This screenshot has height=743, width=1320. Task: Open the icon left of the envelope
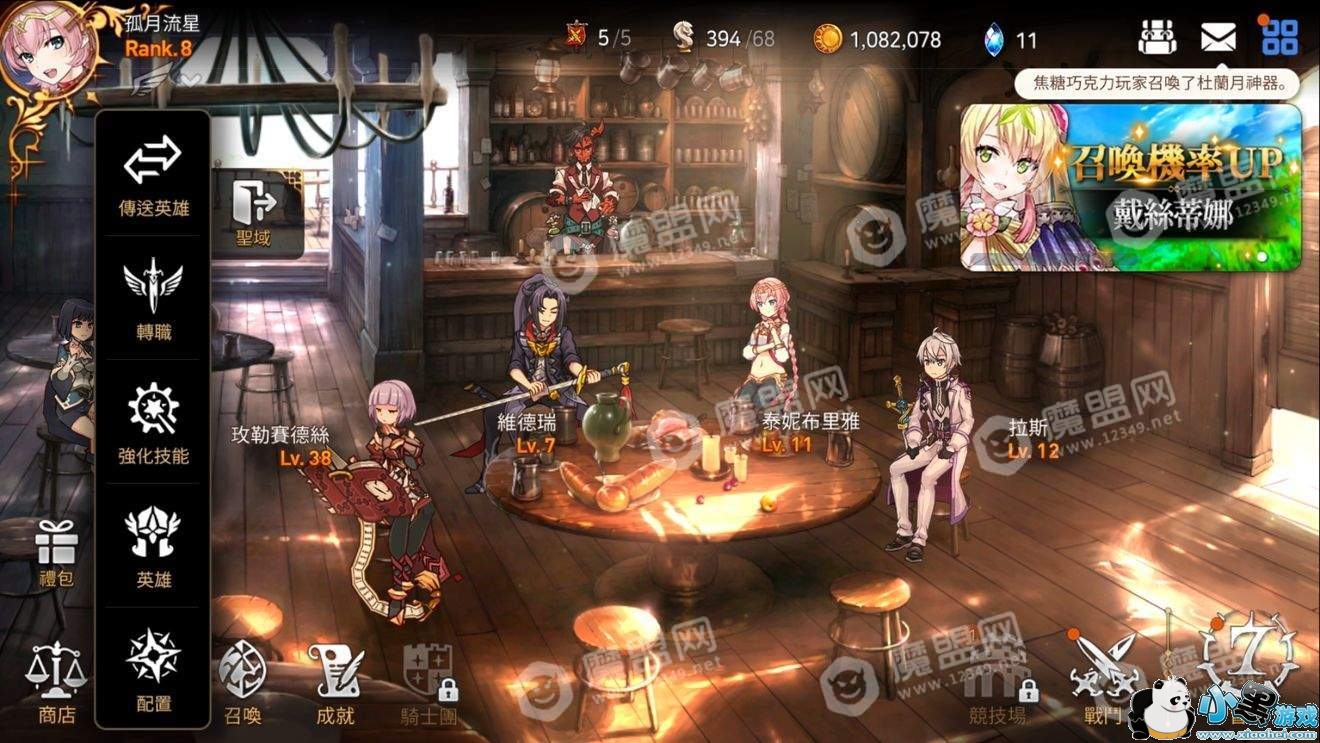(x=1156, y=38)
